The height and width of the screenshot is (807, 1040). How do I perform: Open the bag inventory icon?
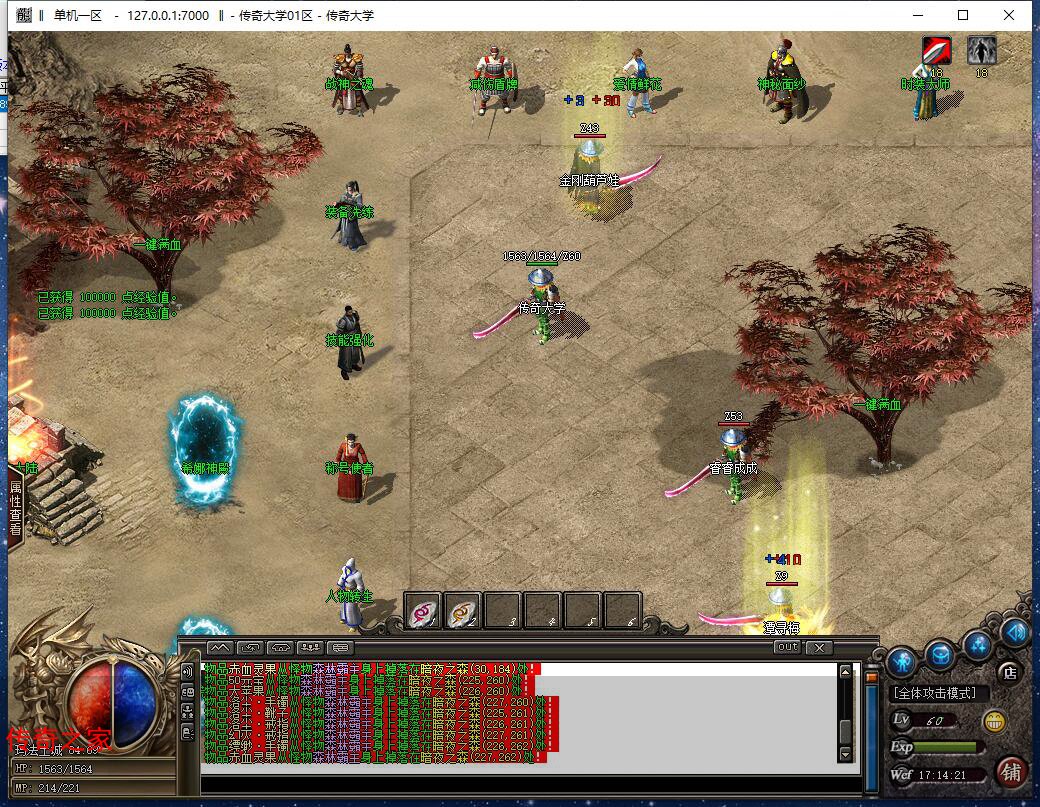[x=941, y=654]
